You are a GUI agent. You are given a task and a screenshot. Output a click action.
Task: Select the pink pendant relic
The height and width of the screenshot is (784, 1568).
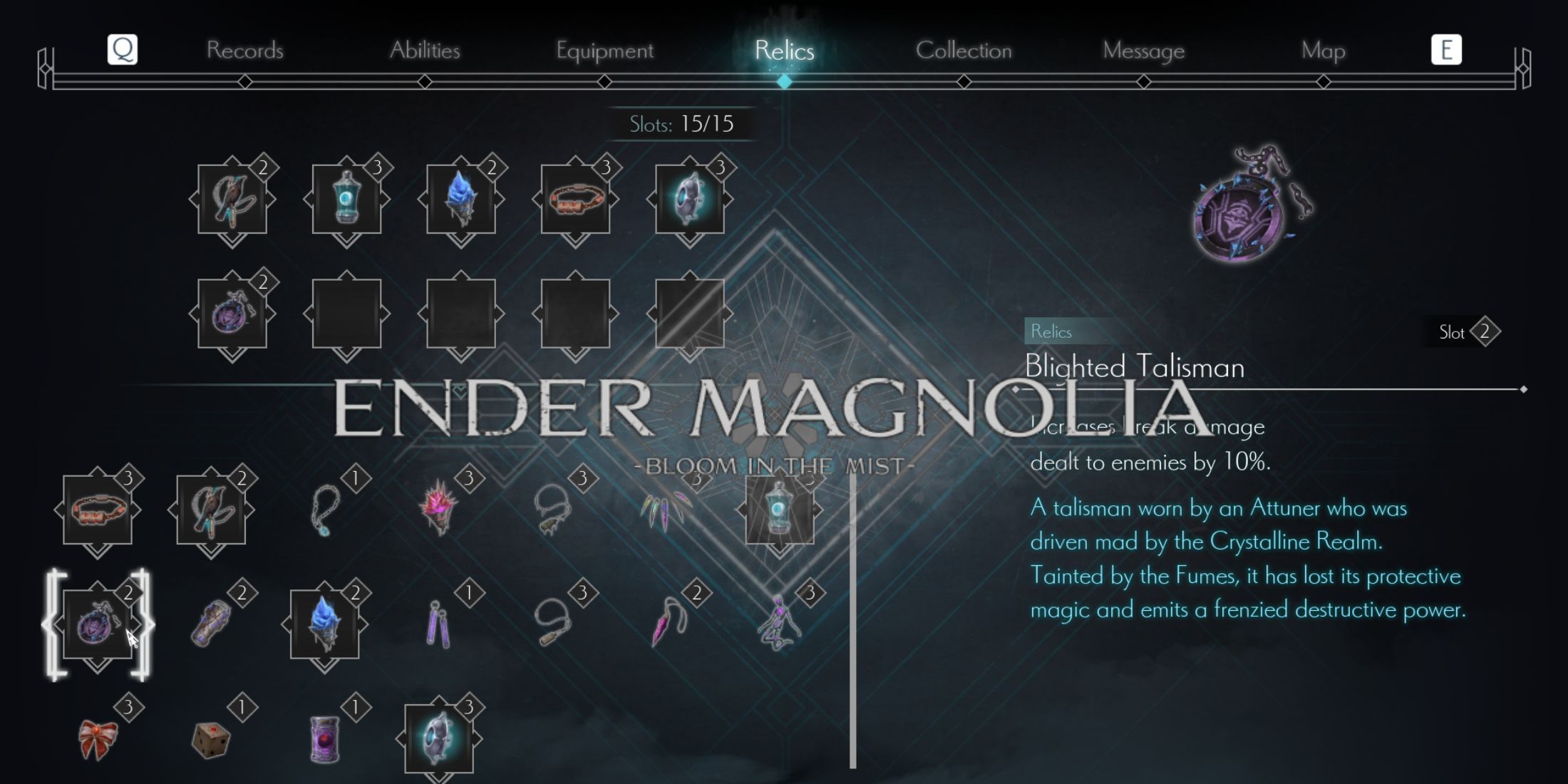pyautogui.click(x=667, y=624)
